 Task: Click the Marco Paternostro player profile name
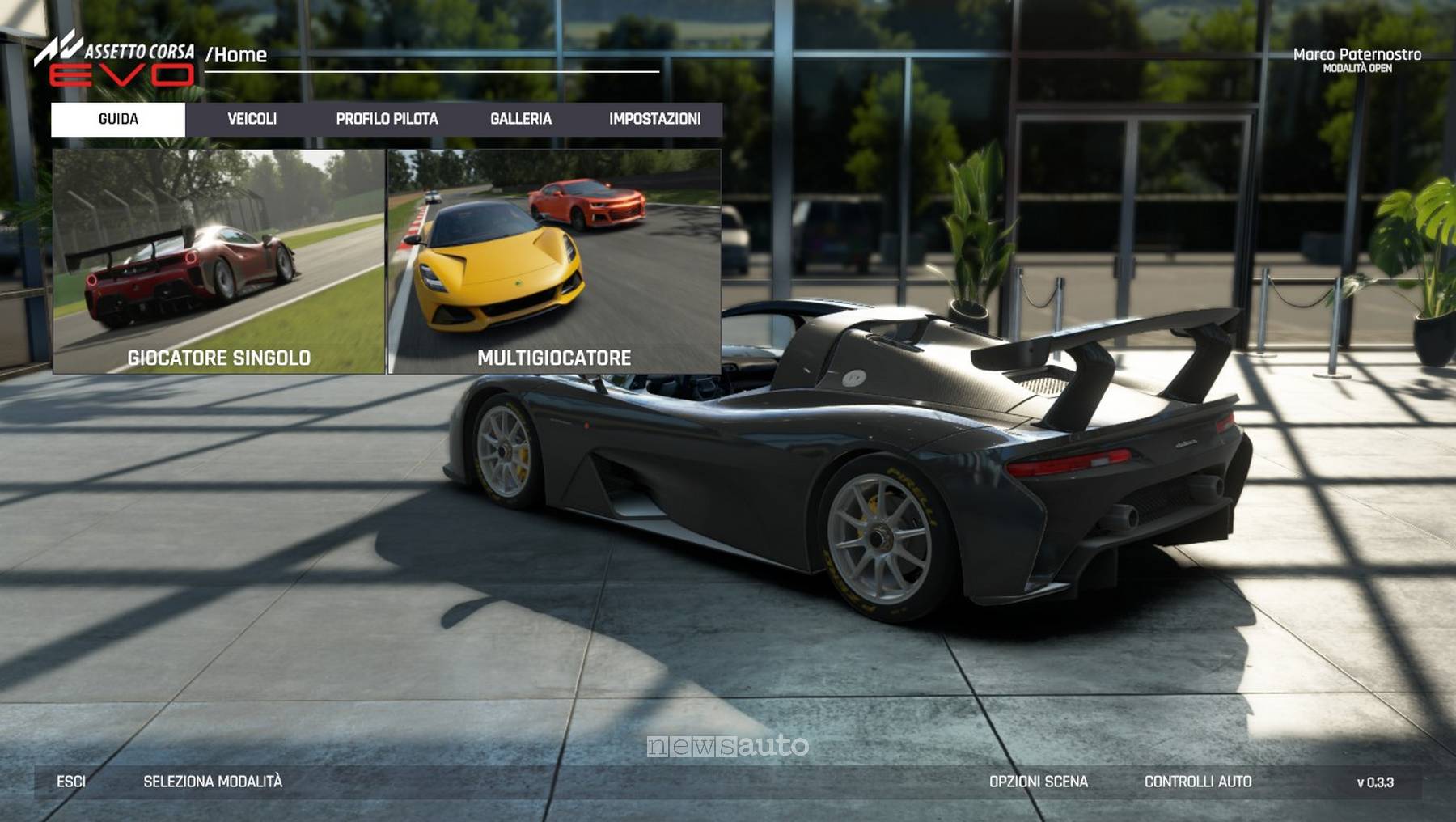[x=1357, y=55]
